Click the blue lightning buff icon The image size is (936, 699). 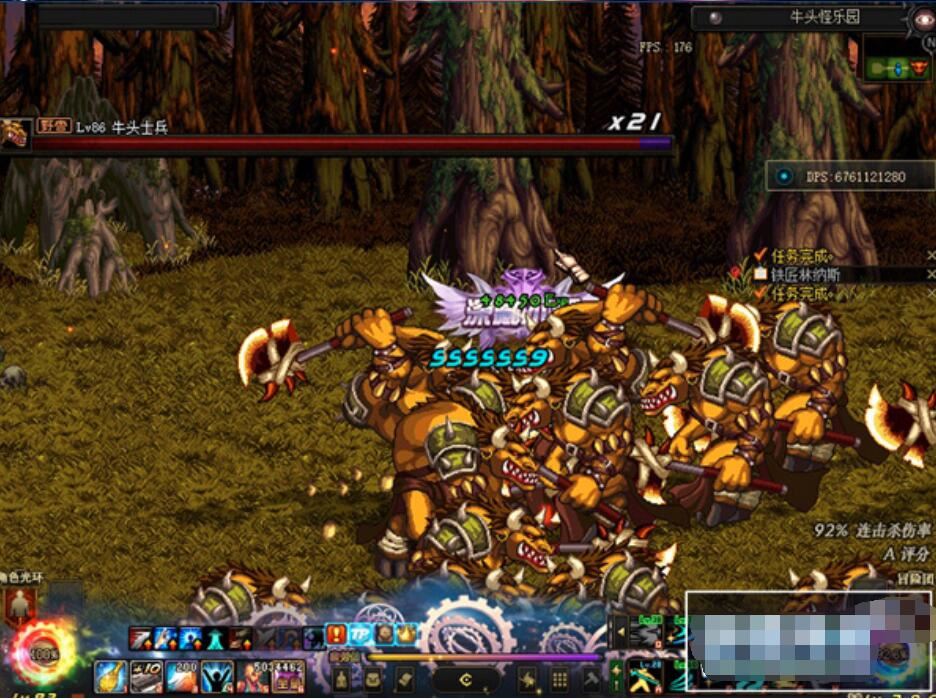(x=164, y=636)
